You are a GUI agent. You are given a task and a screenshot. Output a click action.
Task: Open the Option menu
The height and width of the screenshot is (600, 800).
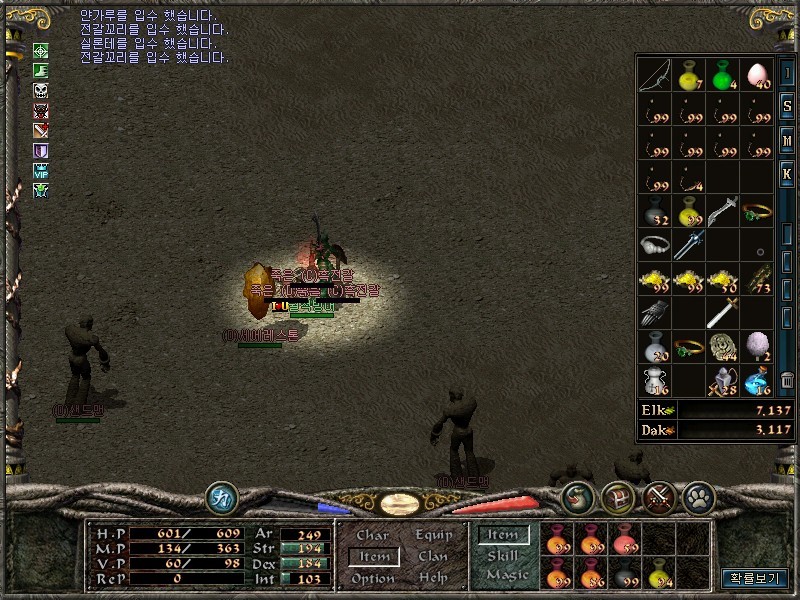point(372,579)
